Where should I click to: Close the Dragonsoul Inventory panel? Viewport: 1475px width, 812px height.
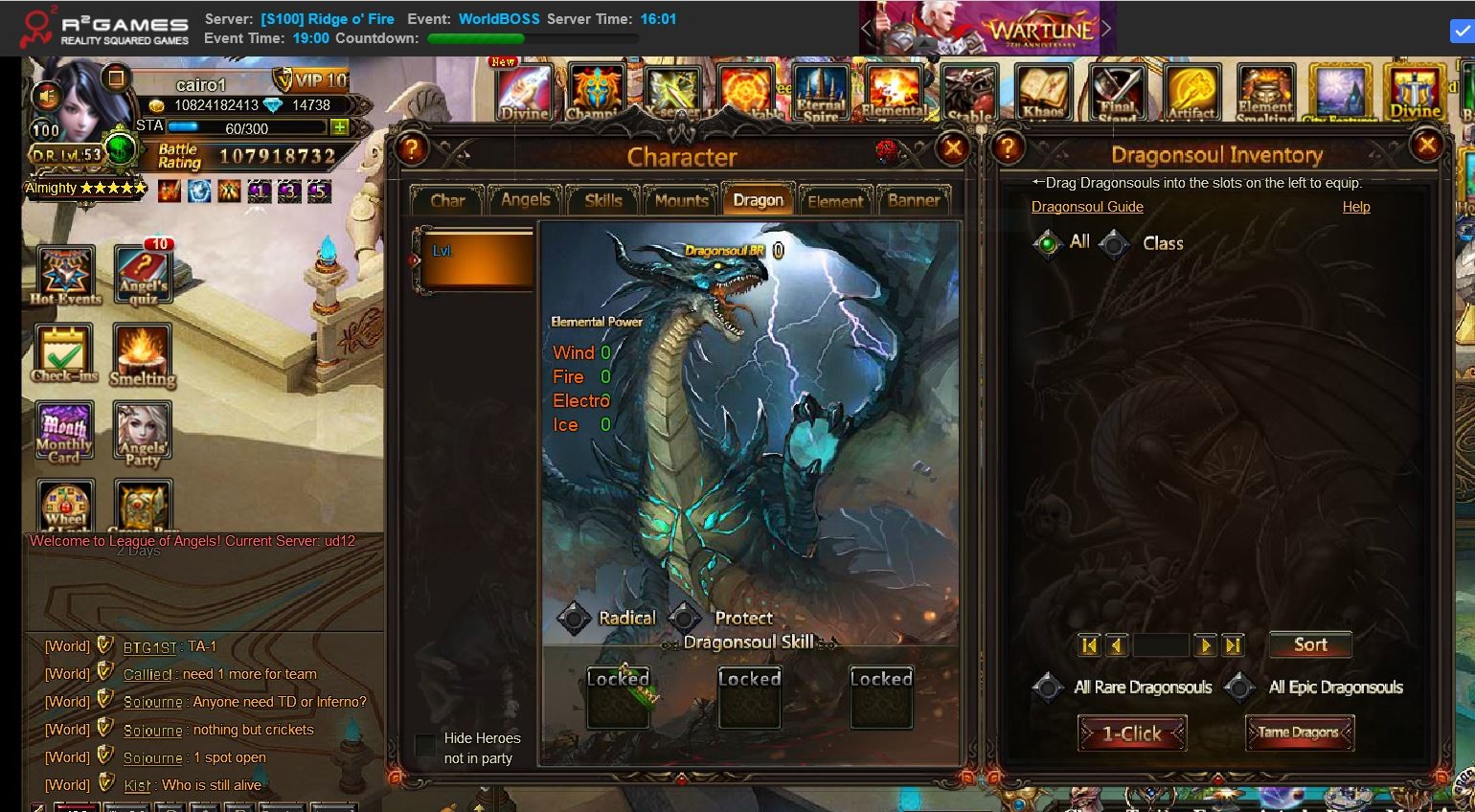[x=1426, y=146]
